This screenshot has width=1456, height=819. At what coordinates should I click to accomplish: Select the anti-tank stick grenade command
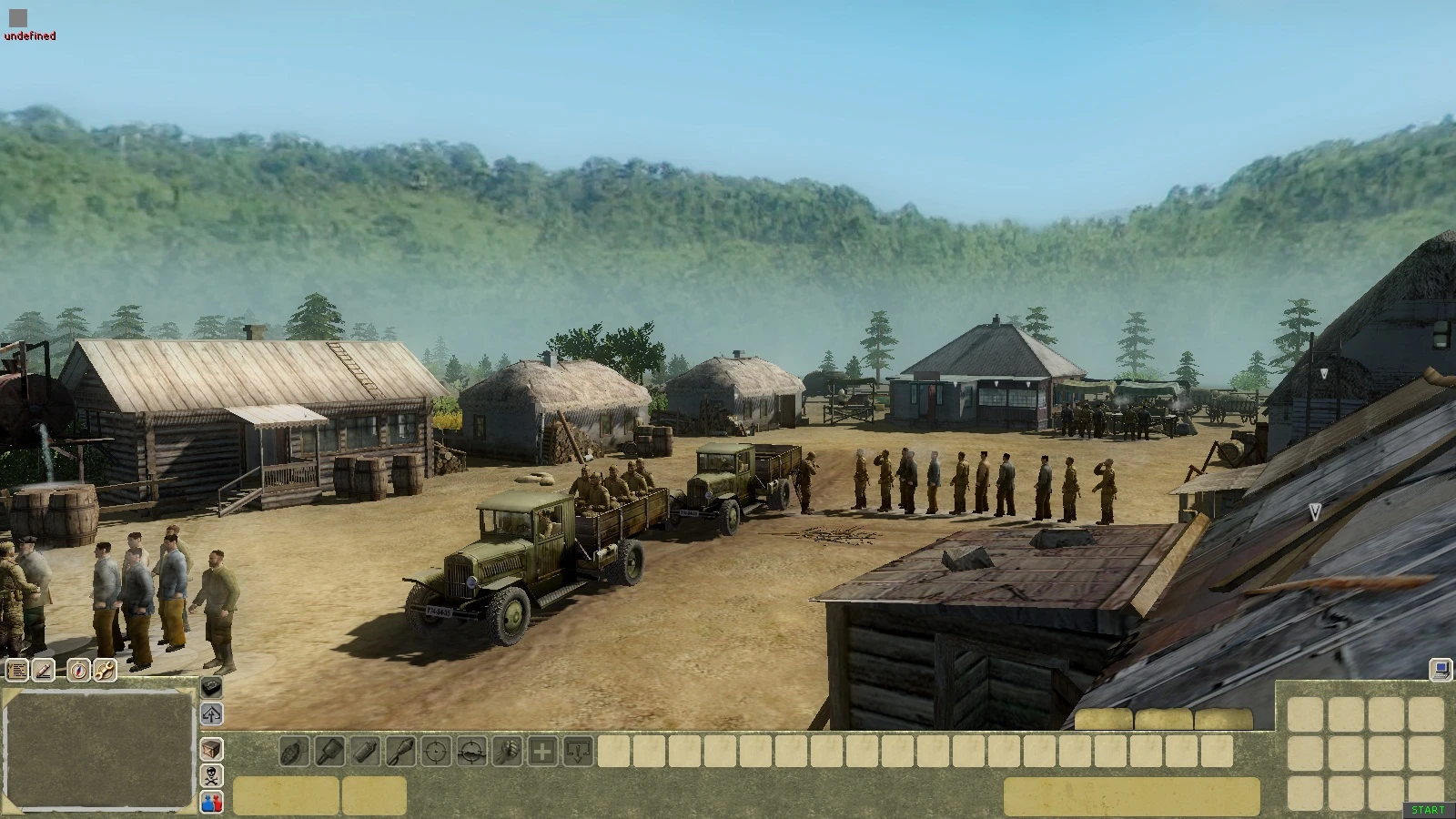(x=329, y=752)
